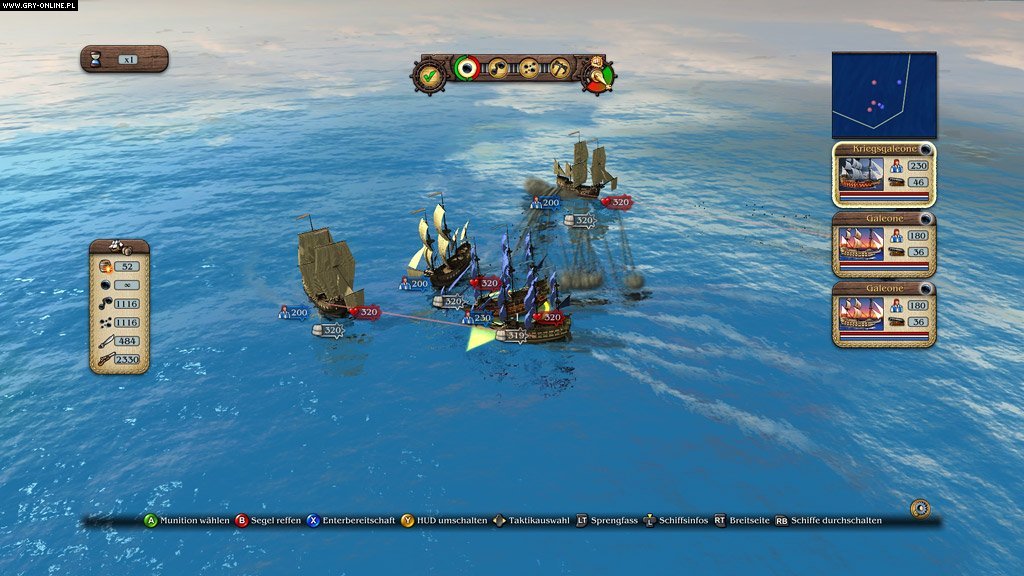Click the game speed x1 panel
The height and width of the screenshot is (576, 1024).
[124, 59]
